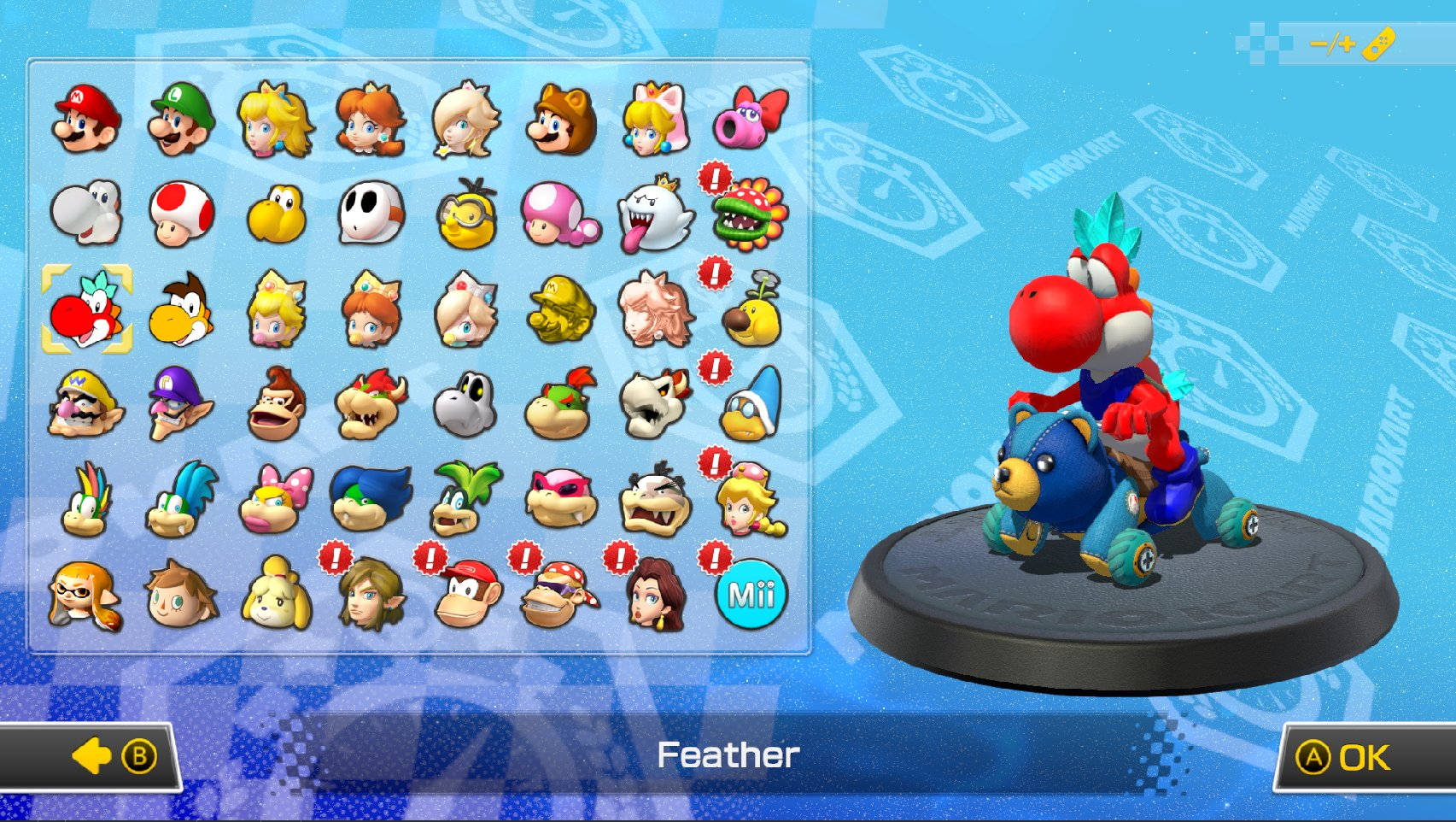The image size is (1456, 822).
Task: Select the Mii character tile
Action: pos(751,595)
